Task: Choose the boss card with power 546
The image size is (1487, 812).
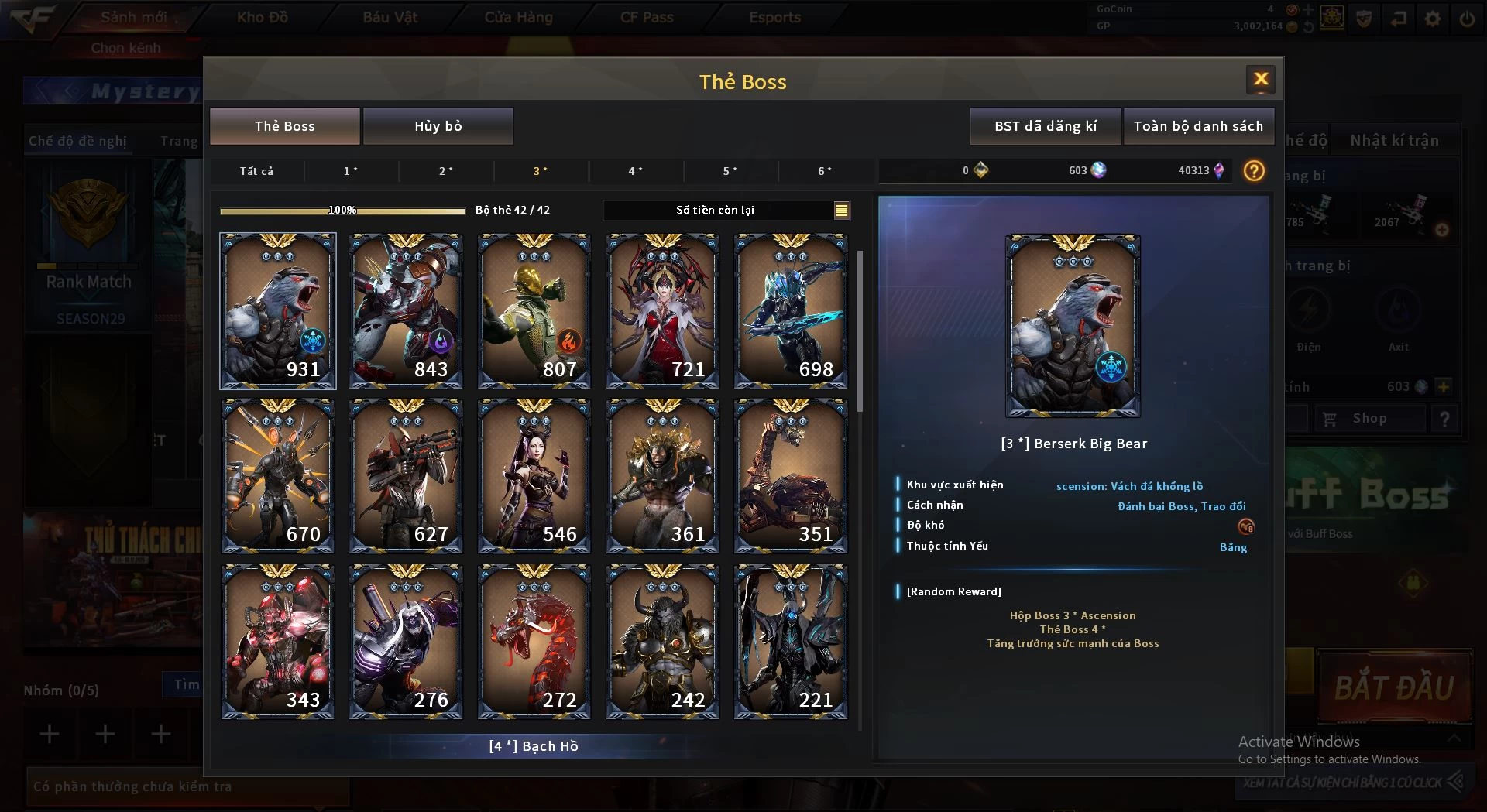Action: pos(534,476)
